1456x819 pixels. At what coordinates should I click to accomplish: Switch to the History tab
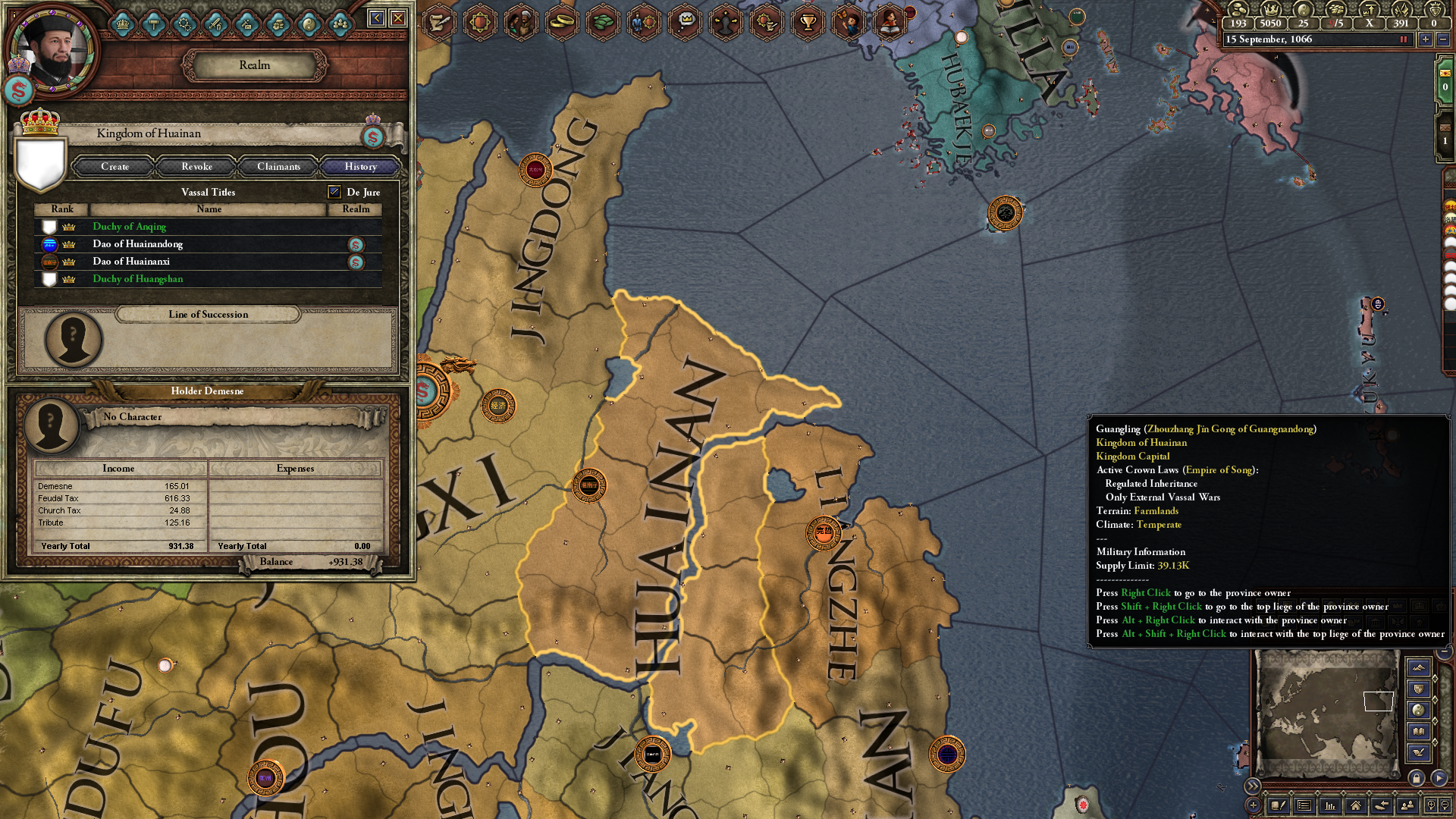click(359, 167)
